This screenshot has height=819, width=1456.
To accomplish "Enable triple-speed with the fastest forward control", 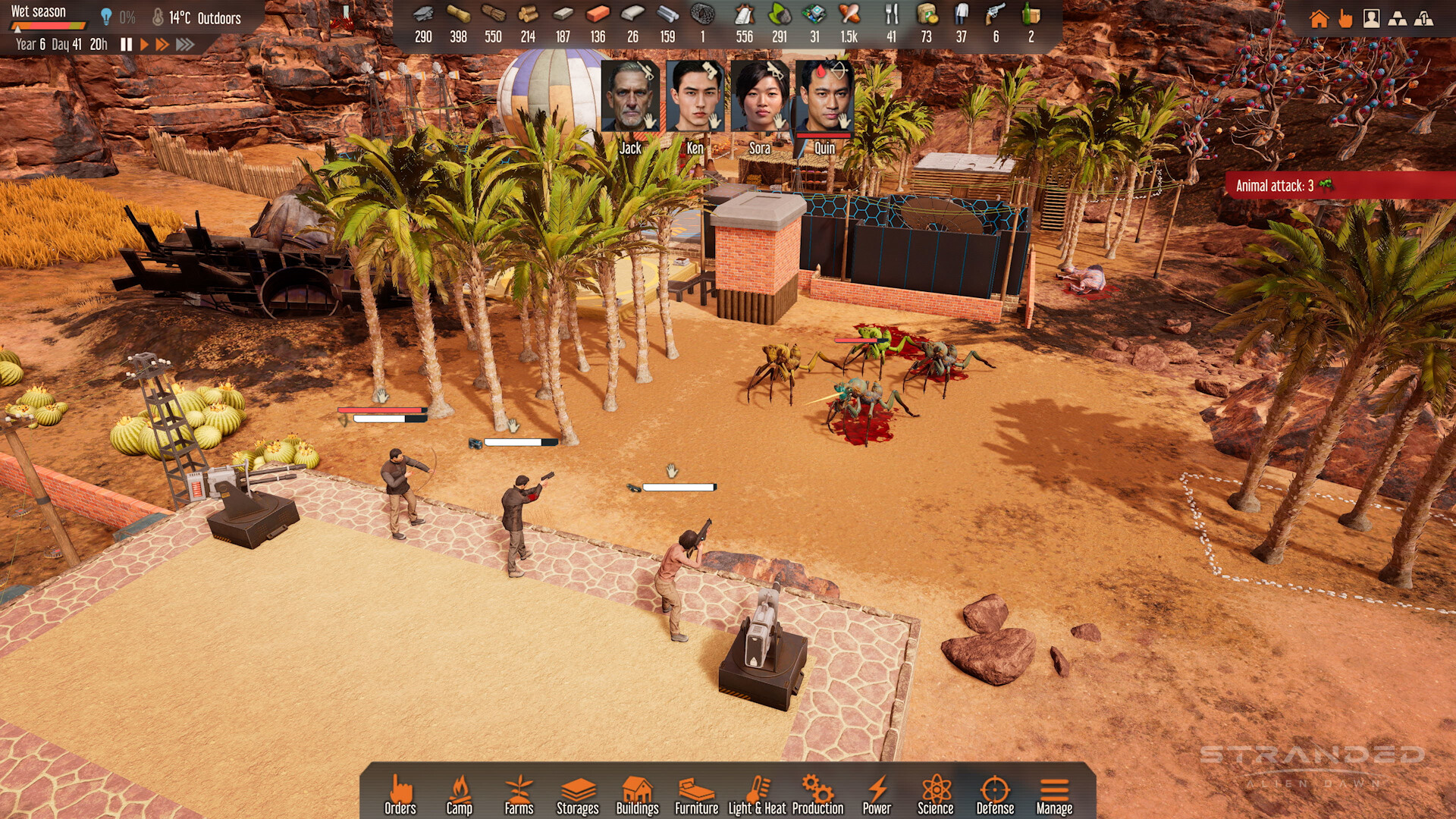I will pos(184,44).
